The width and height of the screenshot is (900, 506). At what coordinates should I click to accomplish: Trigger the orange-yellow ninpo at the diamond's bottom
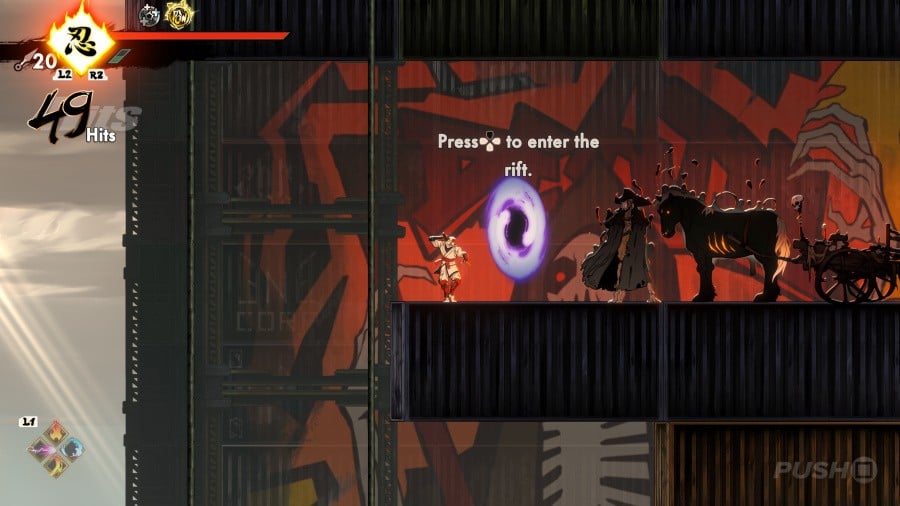pos(56,466)
